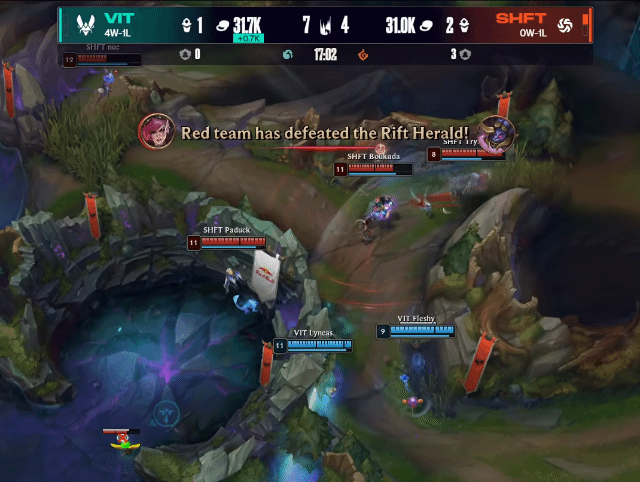This screenshot has height=482, width=640.
Task: Select the Vi portrait in the announcement banner
Action: pos(158,131)
